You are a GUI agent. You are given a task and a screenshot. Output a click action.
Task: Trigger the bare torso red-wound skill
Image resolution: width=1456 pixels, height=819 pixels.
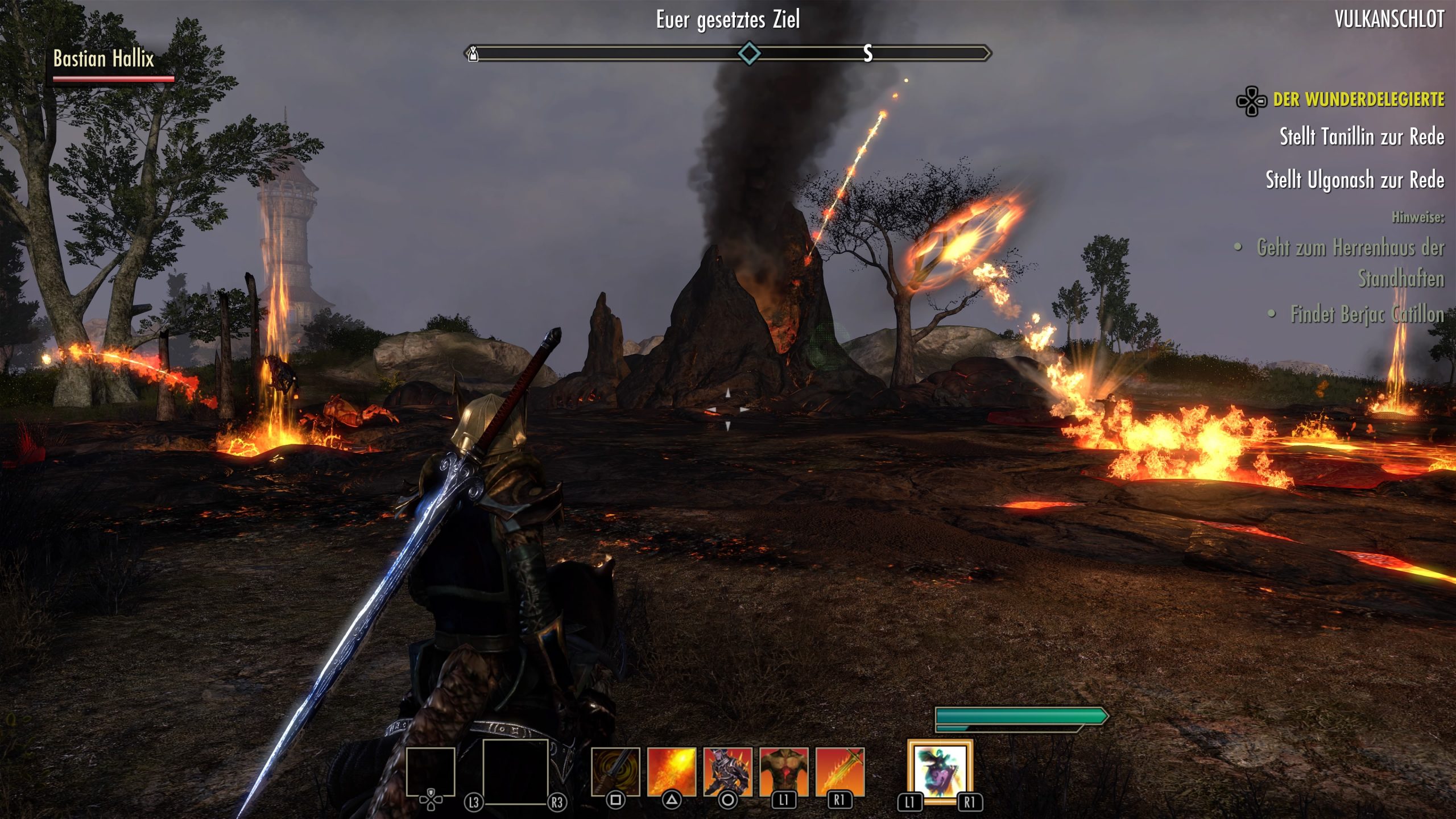(784, 771)
